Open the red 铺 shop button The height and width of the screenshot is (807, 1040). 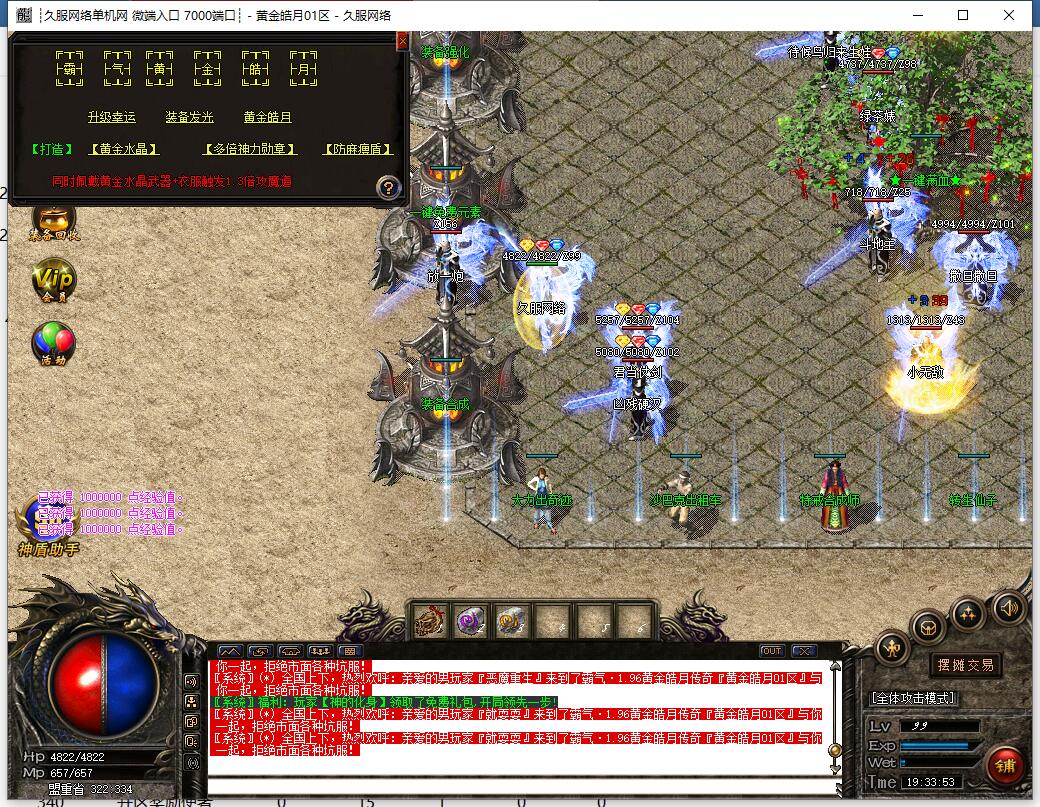pos(1004,765)
